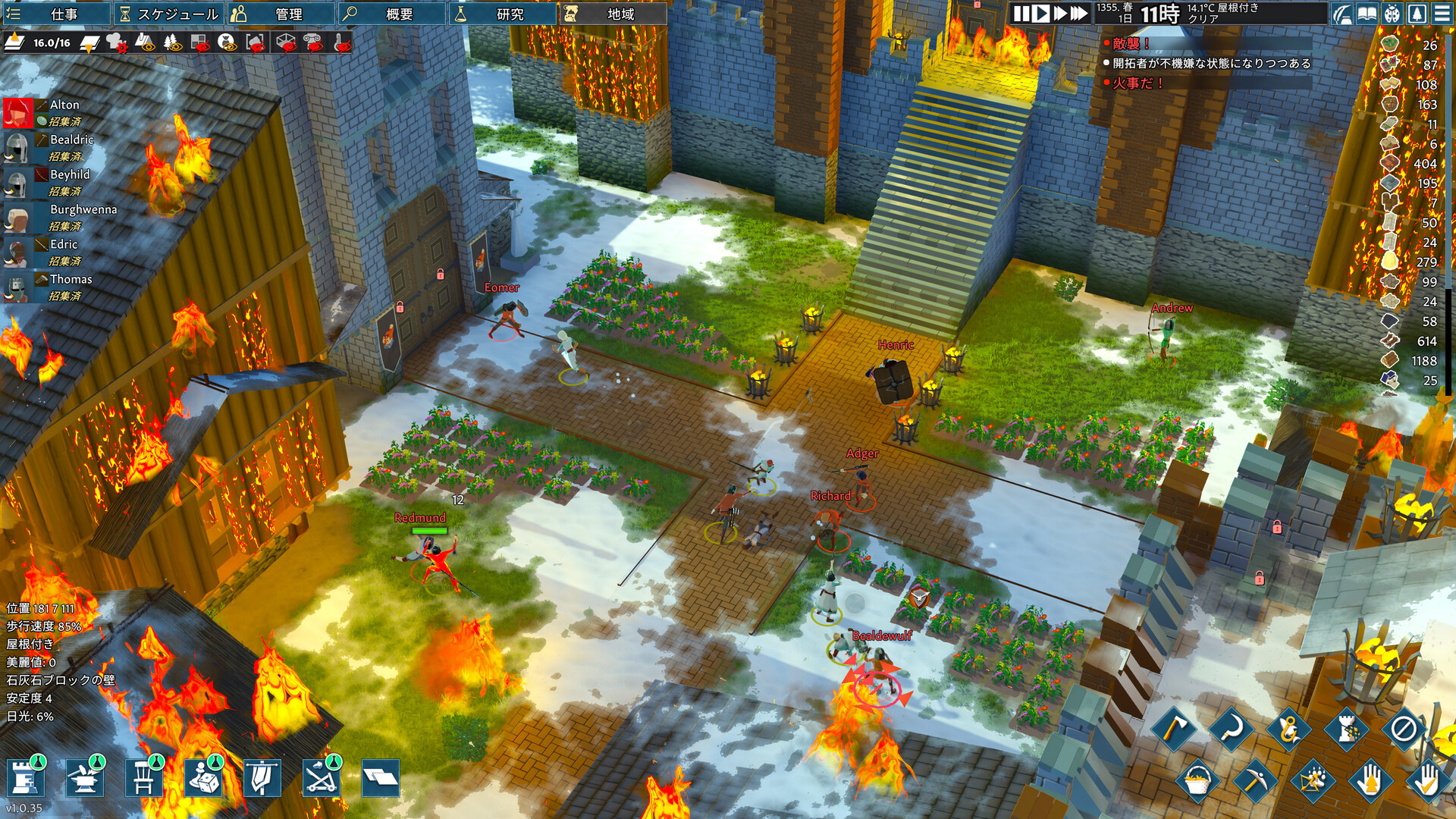1456x819 pixels.
Task: Select the hunt animals tool
Action: pyautogui.click(x=1312, y=780)
